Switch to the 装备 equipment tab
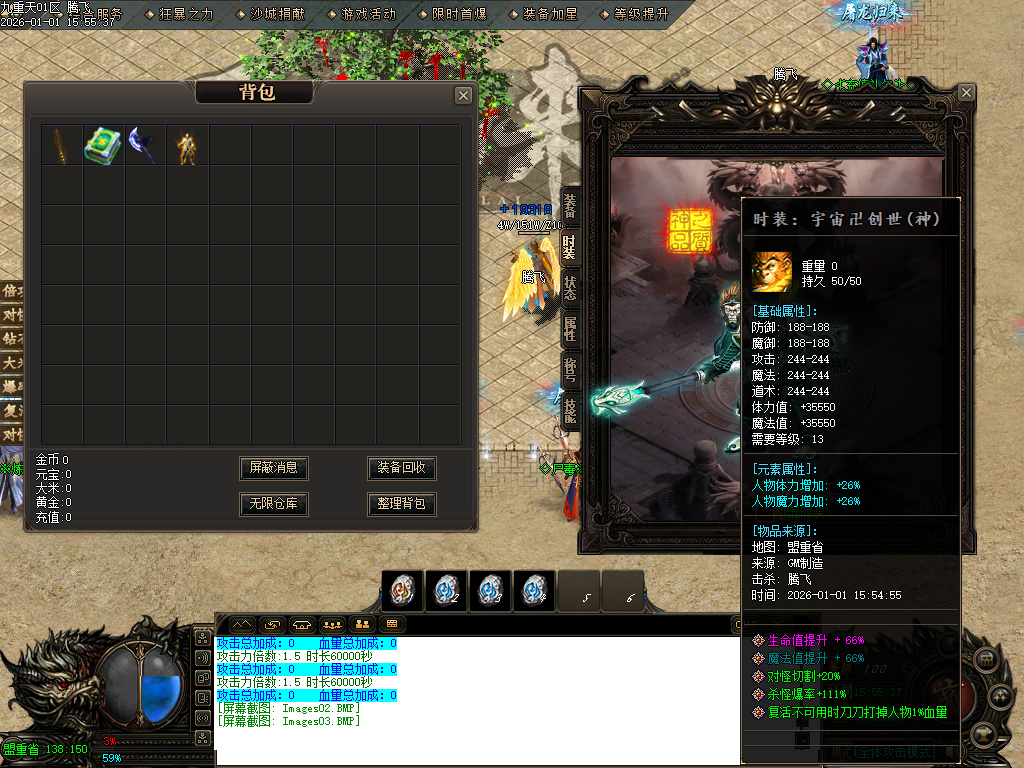 [x=569, y=205]
